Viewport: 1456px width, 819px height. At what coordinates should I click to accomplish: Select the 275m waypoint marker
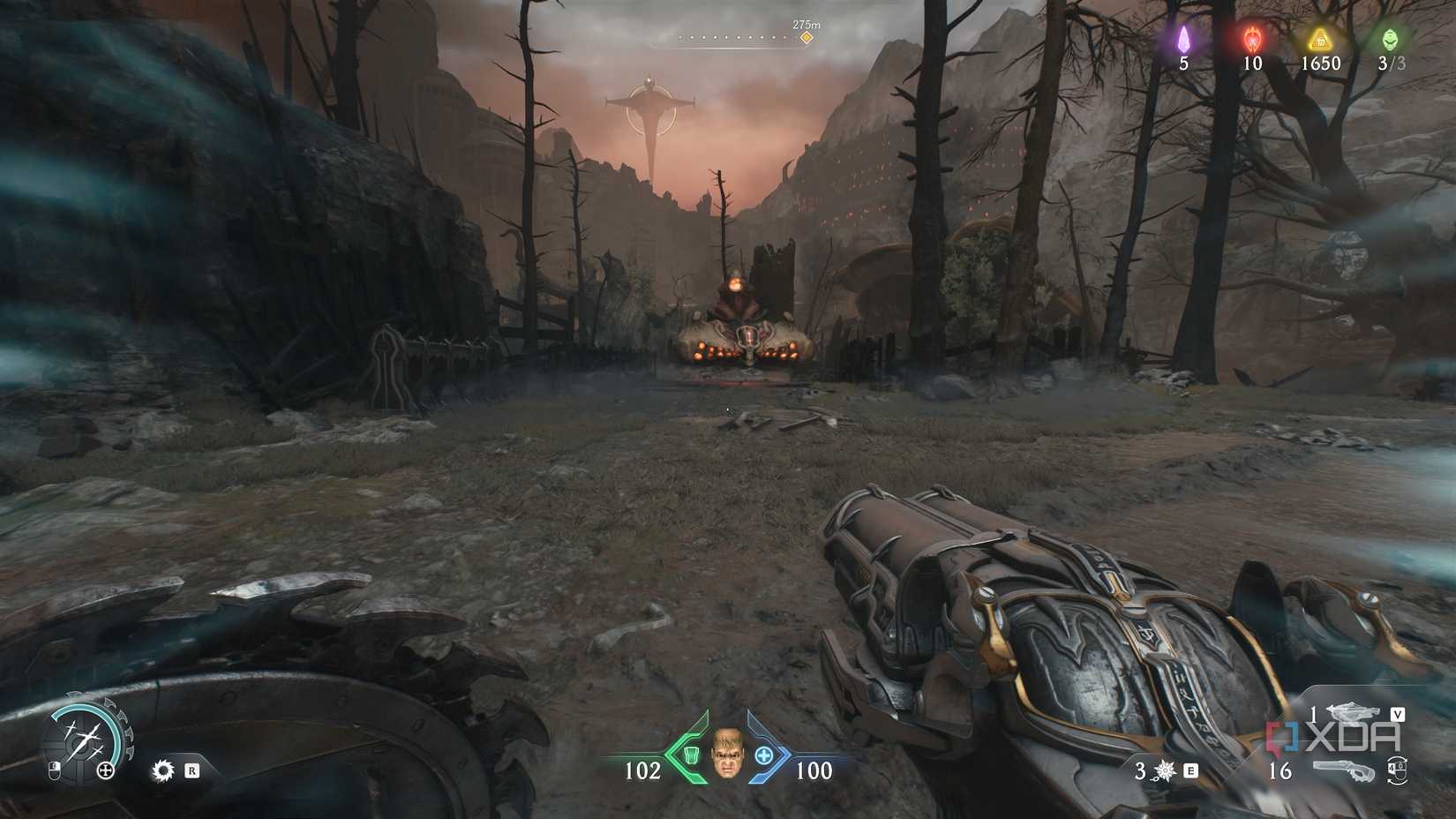pyautogui.click(x=804, y=39)
